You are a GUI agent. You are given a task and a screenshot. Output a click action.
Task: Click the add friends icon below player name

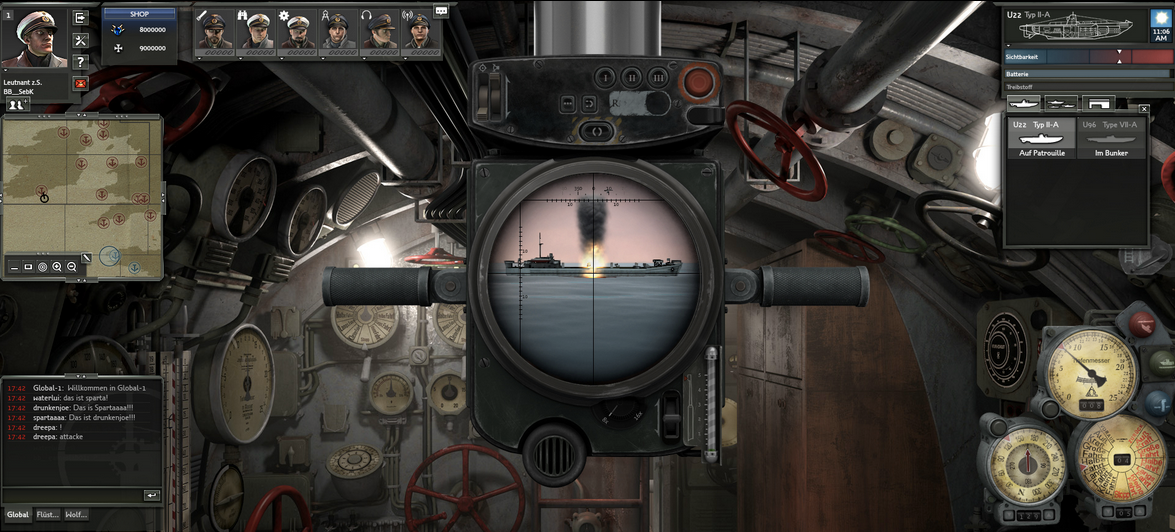click(17, 103)
